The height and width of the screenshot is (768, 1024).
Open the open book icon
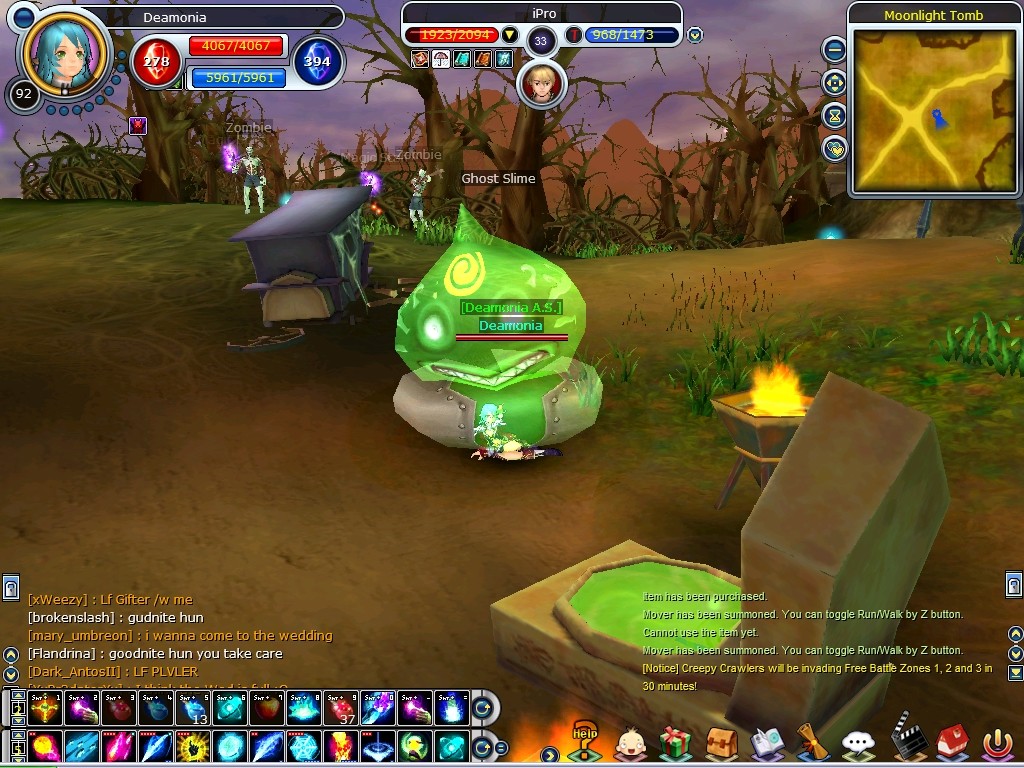[767, 743]
